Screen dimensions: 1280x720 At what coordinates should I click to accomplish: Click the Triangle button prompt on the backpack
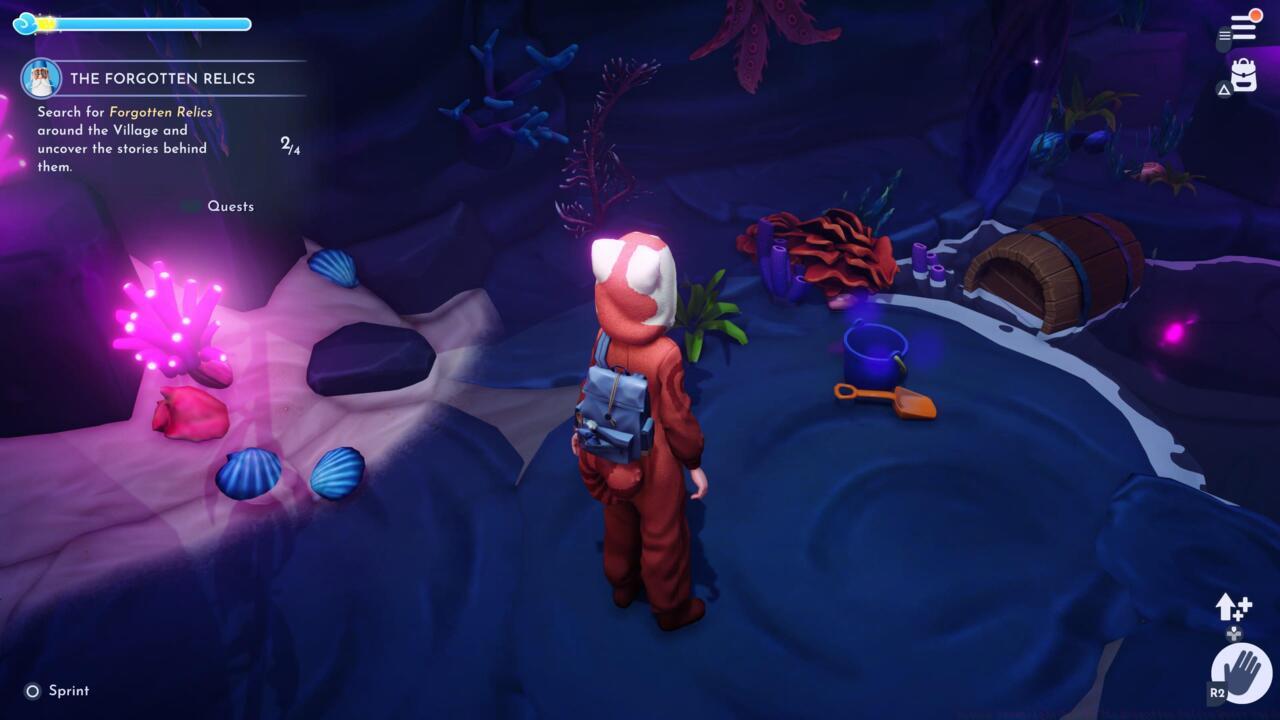(x=1224, y=88)
